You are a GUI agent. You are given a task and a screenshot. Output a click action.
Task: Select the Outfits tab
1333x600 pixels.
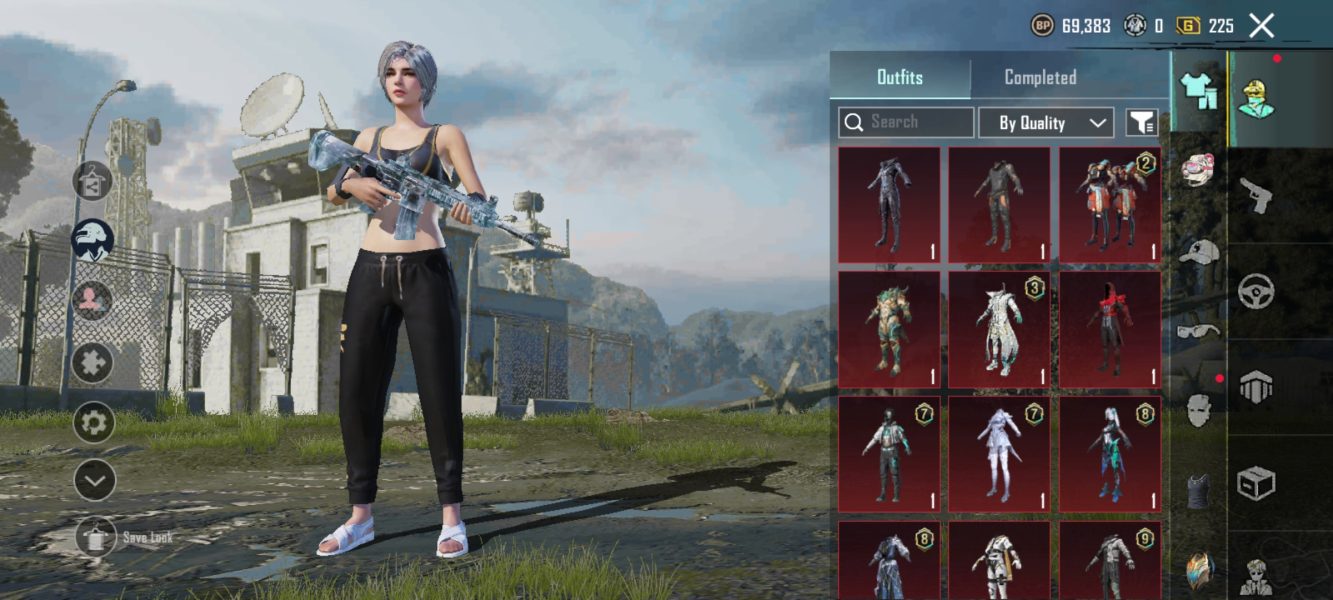click(x=899, y=78)
